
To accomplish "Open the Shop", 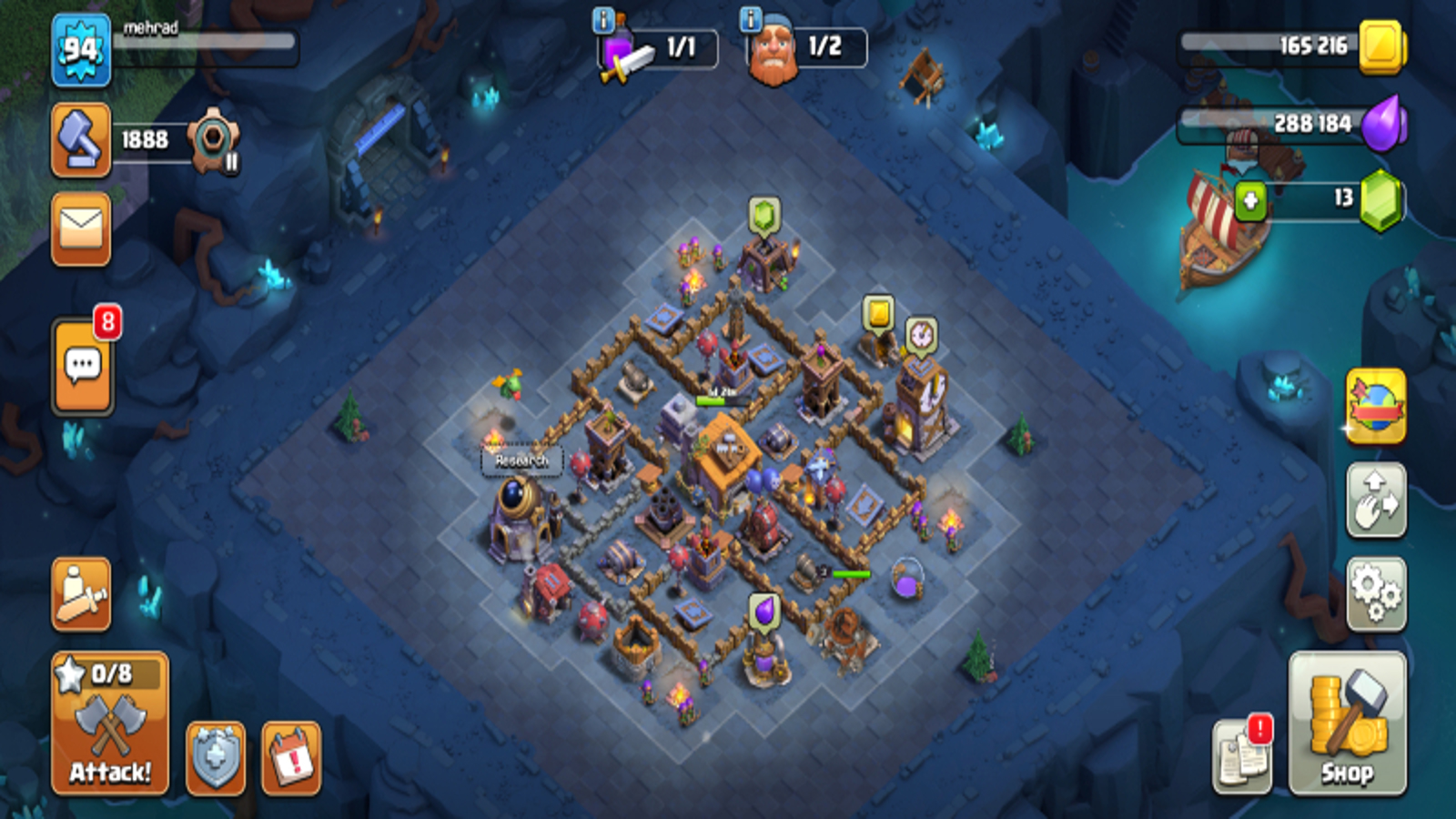I will [x=1347, y=723].
